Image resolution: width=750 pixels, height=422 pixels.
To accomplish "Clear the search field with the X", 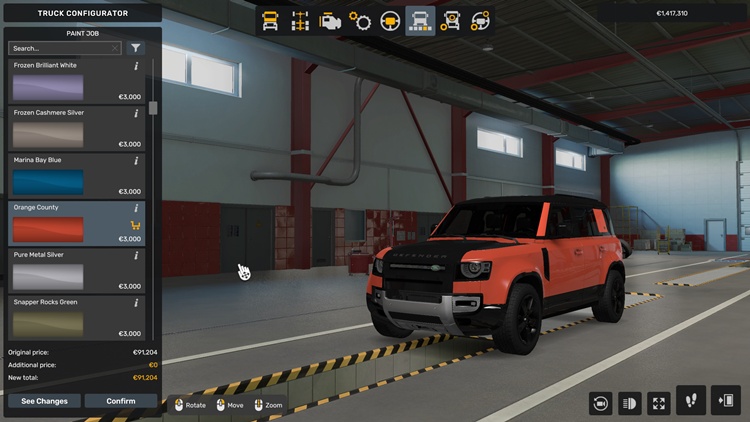I will [115, 48].
